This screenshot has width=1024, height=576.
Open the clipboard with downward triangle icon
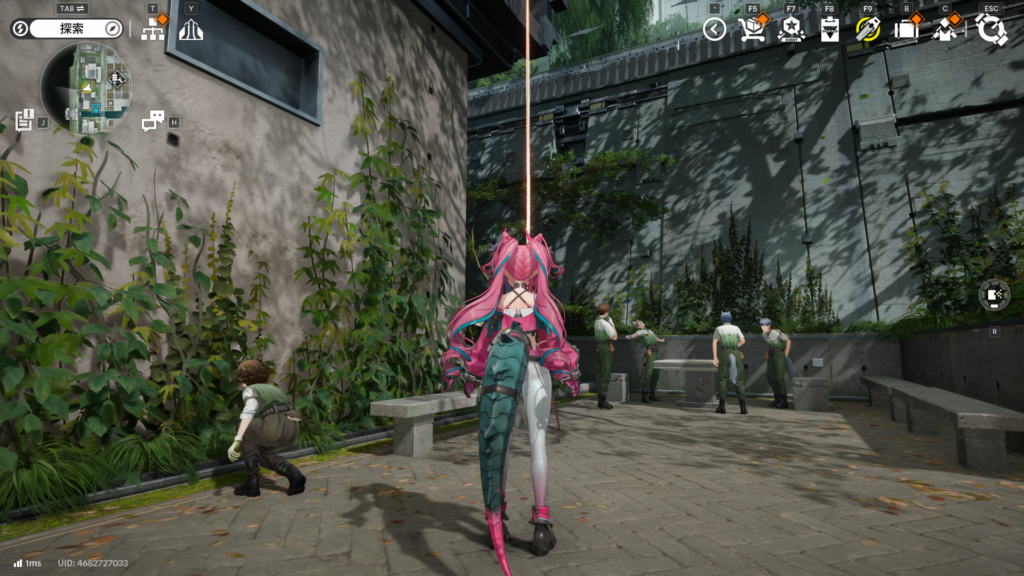tap(829, 29)
